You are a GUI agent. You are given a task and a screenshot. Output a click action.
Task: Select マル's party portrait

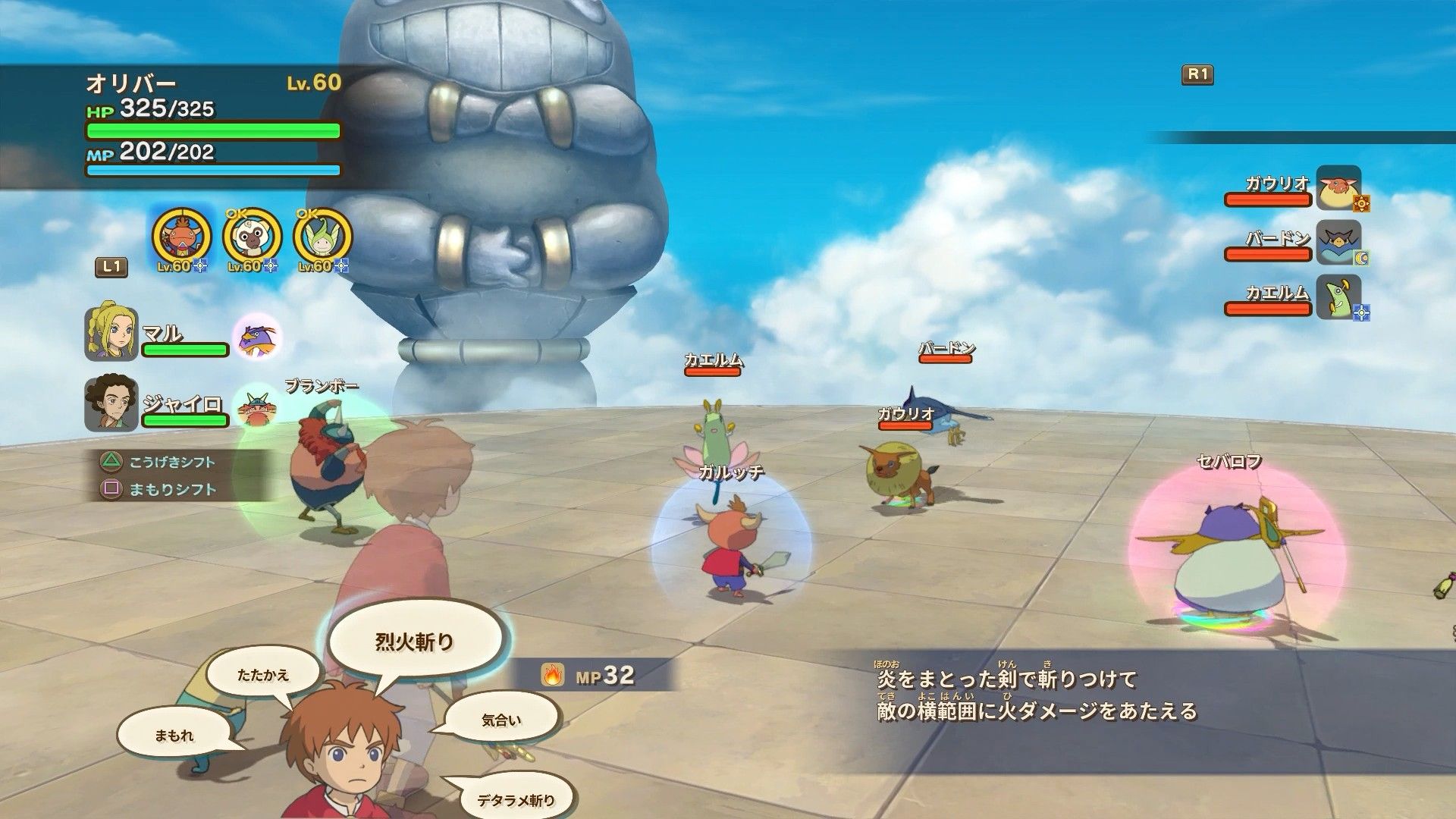(x=111, y=332)
